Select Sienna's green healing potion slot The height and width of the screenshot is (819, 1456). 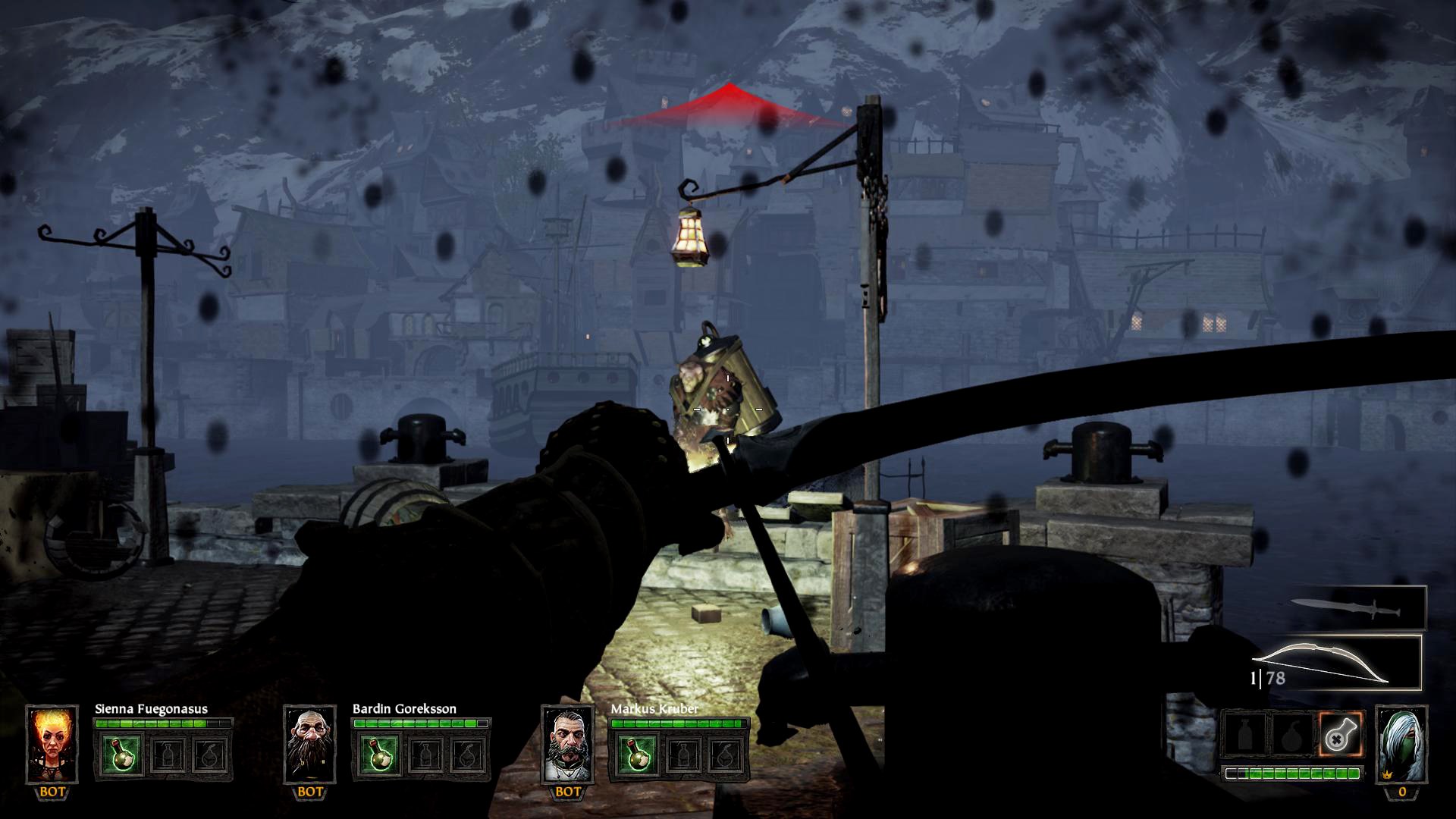pyautogui.click(x=121, y=754)
